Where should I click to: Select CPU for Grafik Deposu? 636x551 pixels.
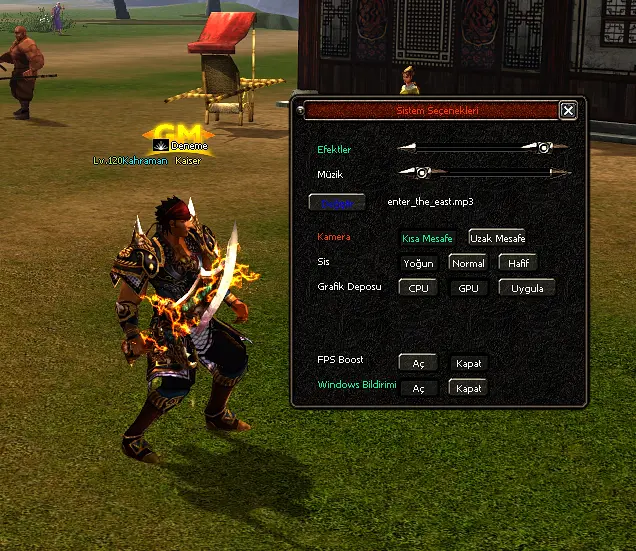point(418,288)
